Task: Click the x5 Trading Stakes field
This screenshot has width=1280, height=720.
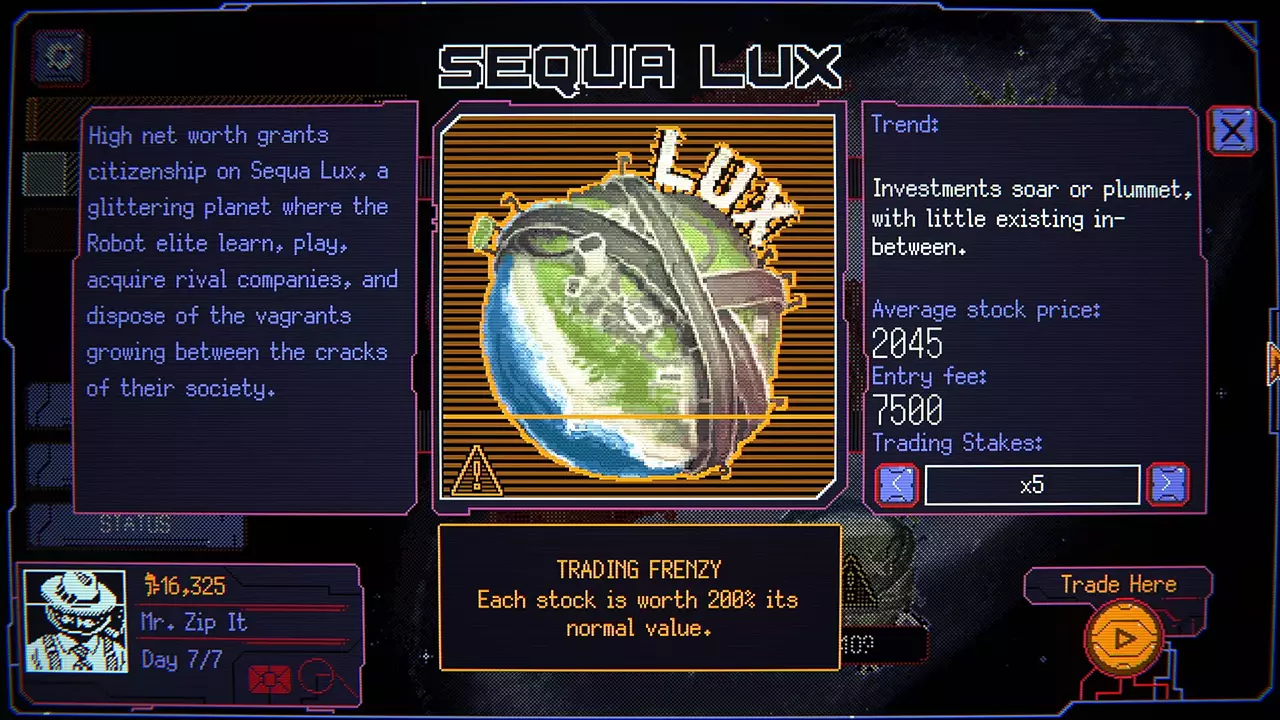Action: click(1032, 484)
